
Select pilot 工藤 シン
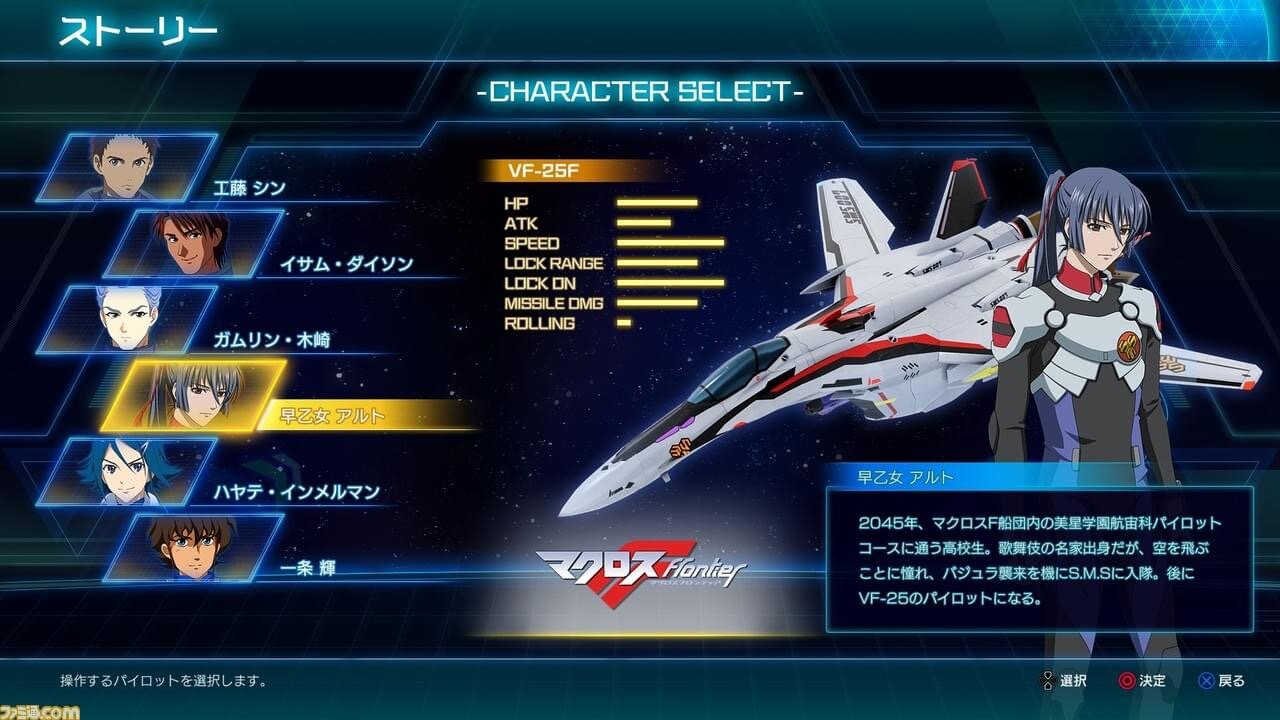(128, 167)
